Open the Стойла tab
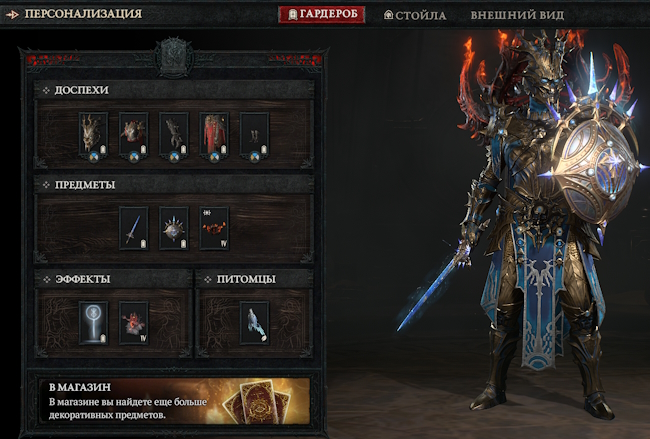Screen dimensions: 650x439 [415, 15]
